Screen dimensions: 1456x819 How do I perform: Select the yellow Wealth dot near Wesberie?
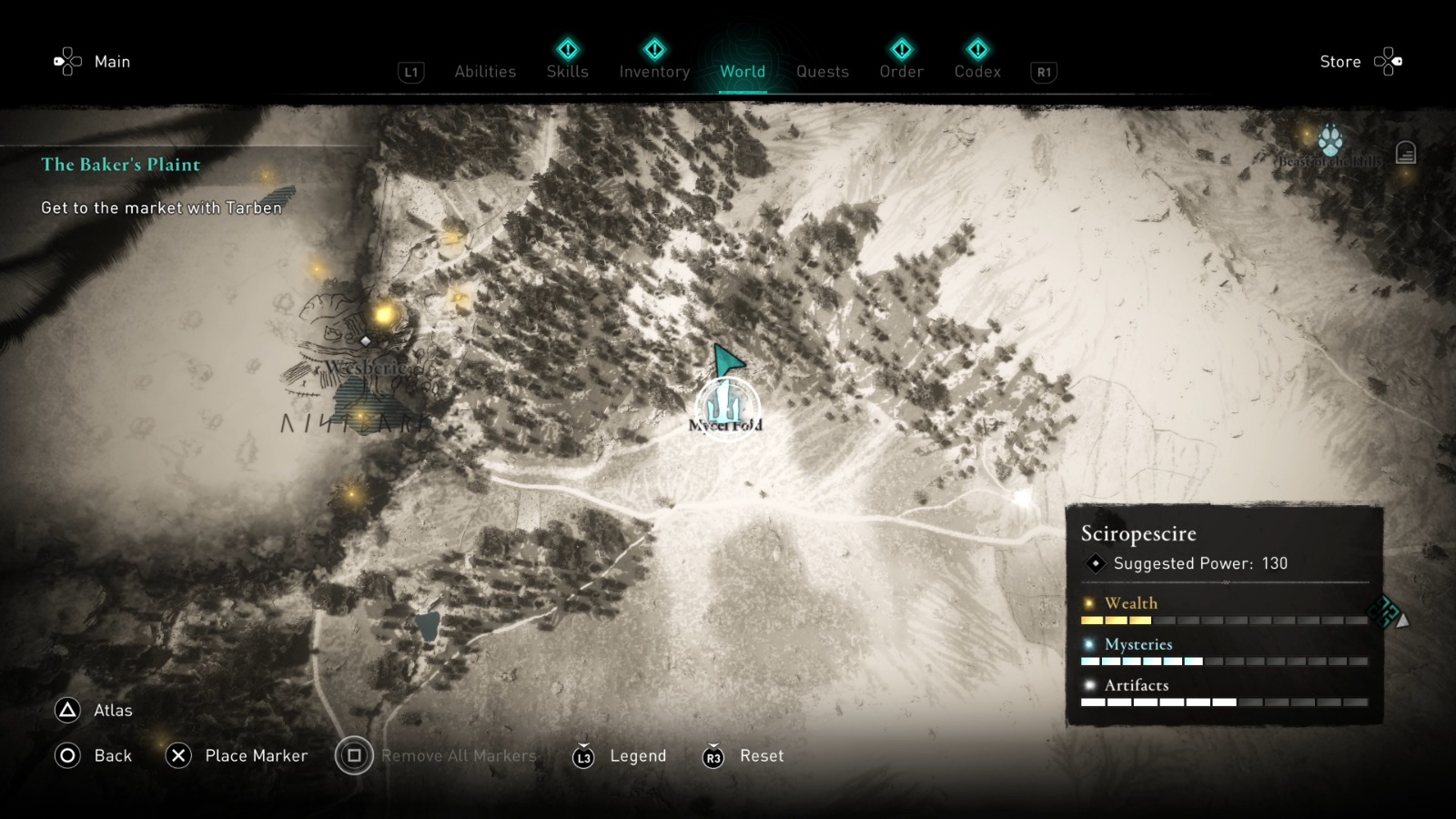tap(385, 317)
